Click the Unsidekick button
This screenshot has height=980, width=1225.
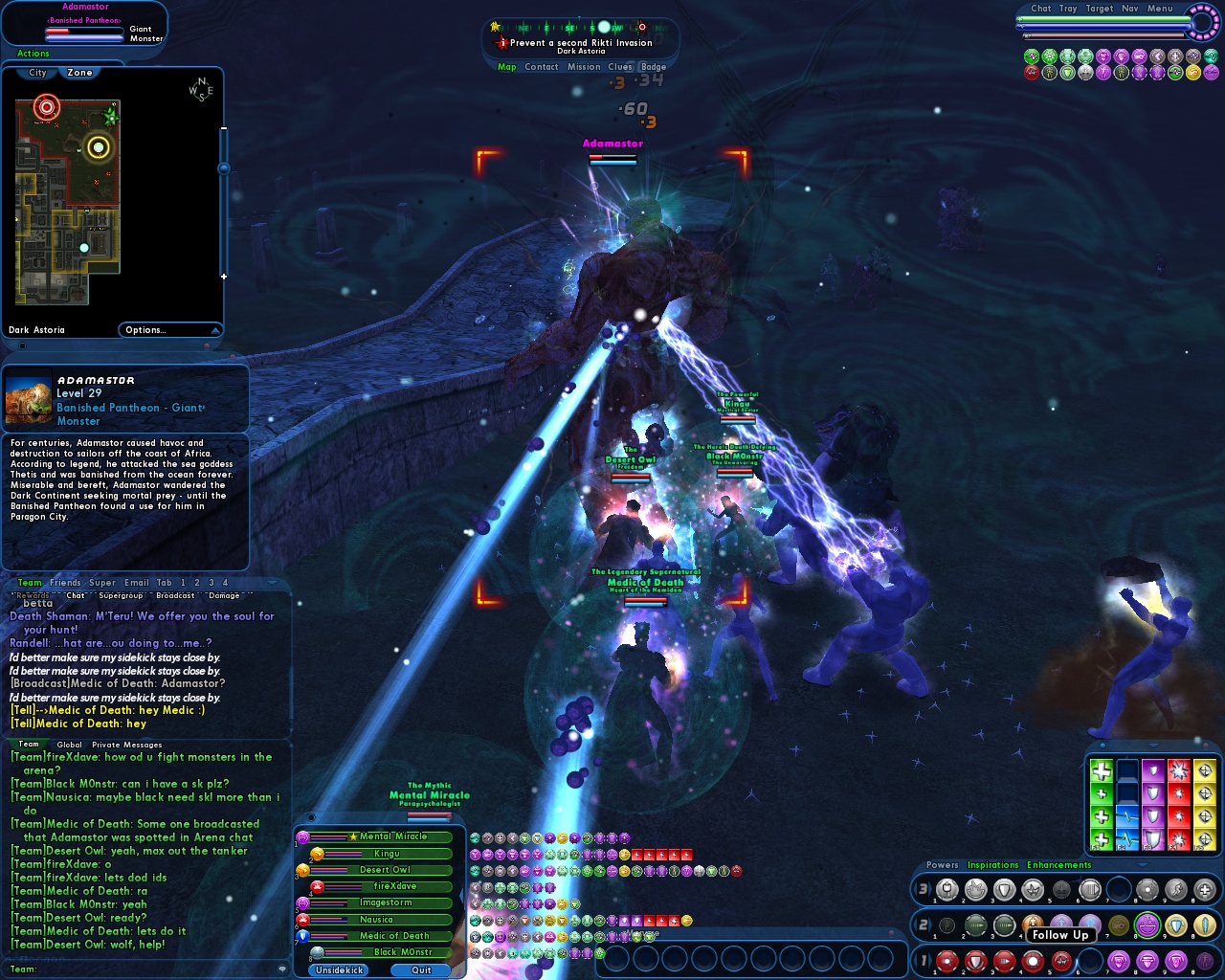[340, 970]
